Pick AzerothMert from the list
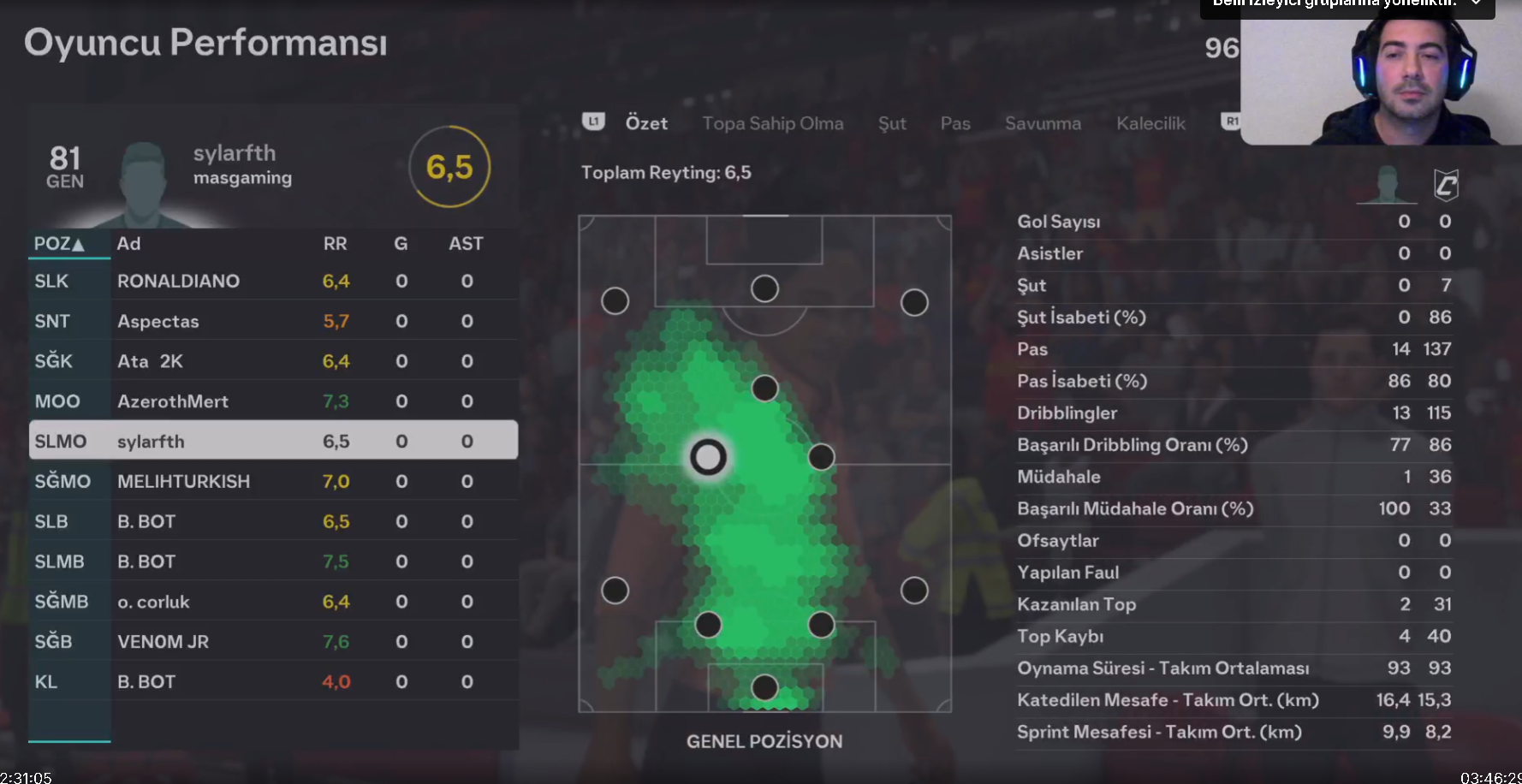 click(173, 401)
